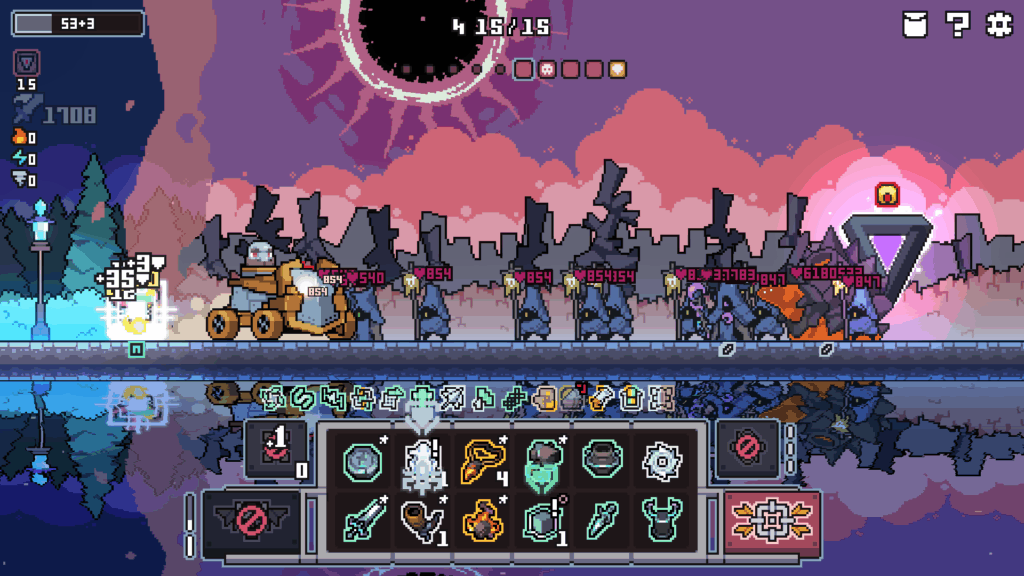Screen dimensions: 1024x576
Task: Open the settings gear menu
Action: click(999, 25)
